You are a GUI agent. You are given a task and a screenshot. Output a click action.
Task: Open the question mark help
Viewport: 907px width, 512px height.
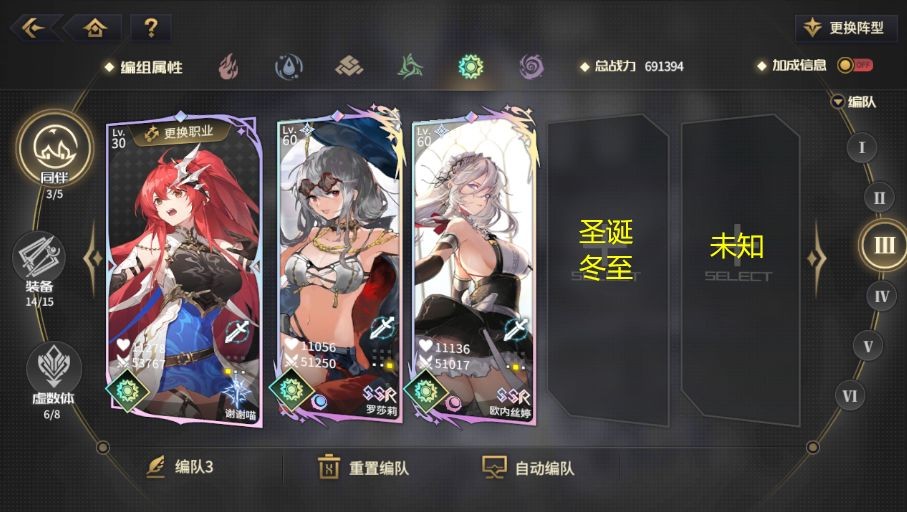(150, 27)
